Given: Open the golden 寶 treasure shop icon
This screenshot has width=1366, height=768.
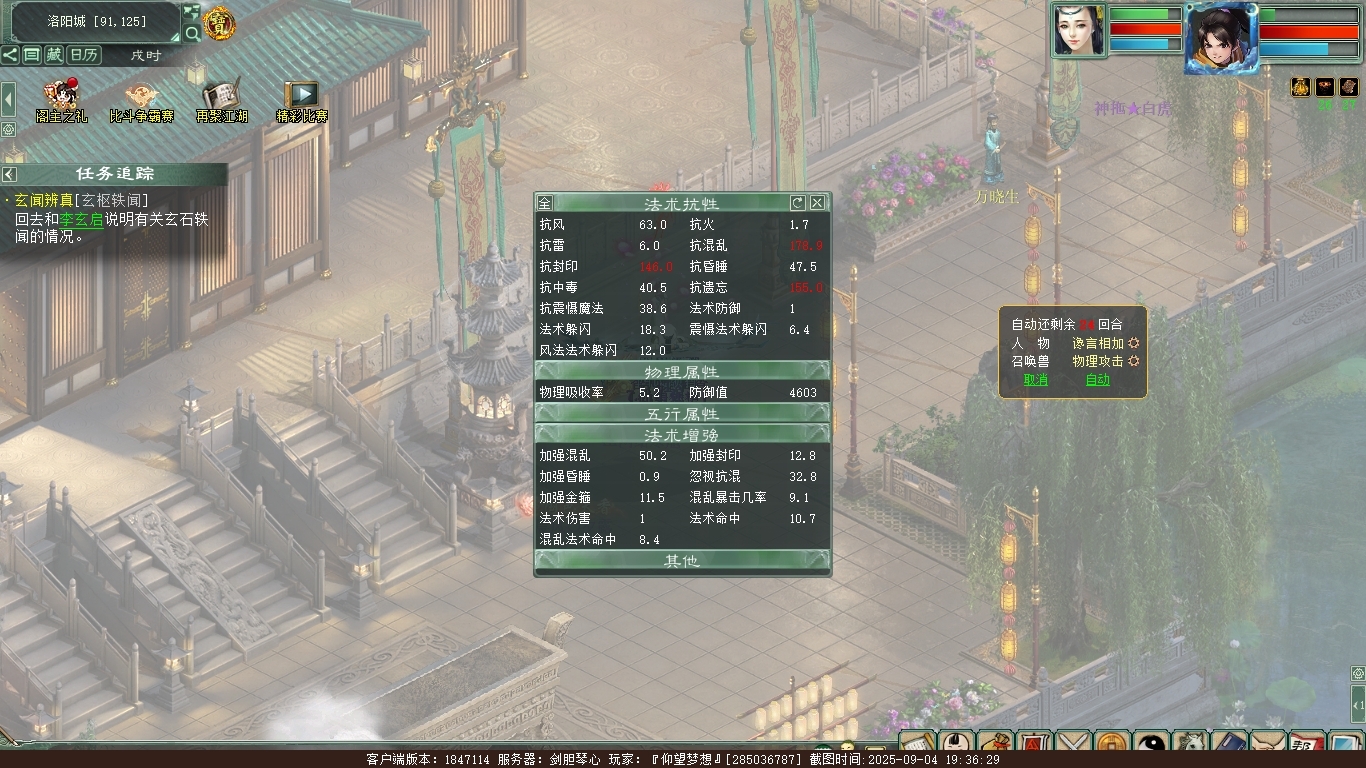Looking at the screenshot, I should tap(219, 23).
